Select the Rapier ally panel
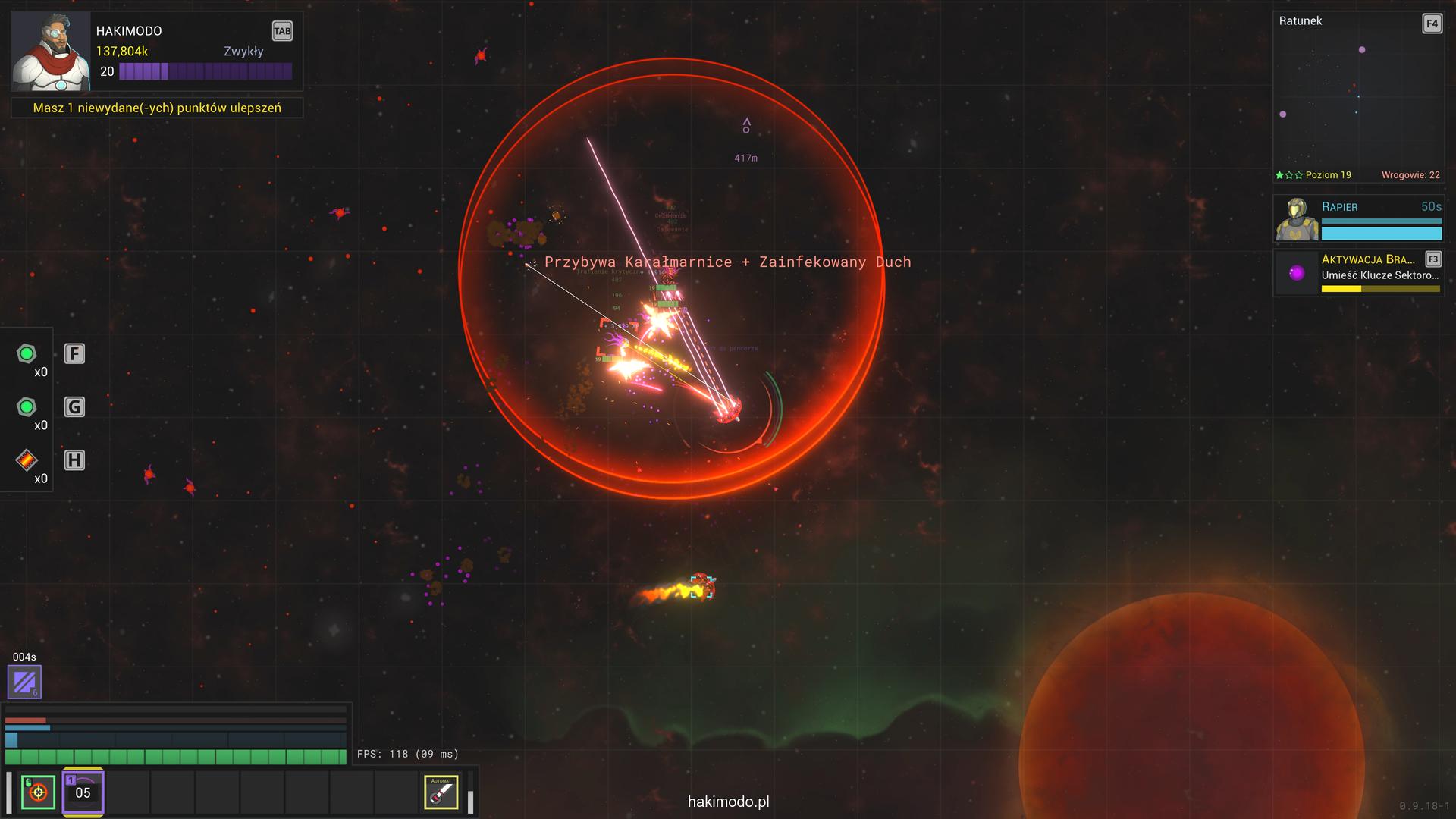Image resolution: width=1456 pixels, height=819 pixels. (1380, 218)
